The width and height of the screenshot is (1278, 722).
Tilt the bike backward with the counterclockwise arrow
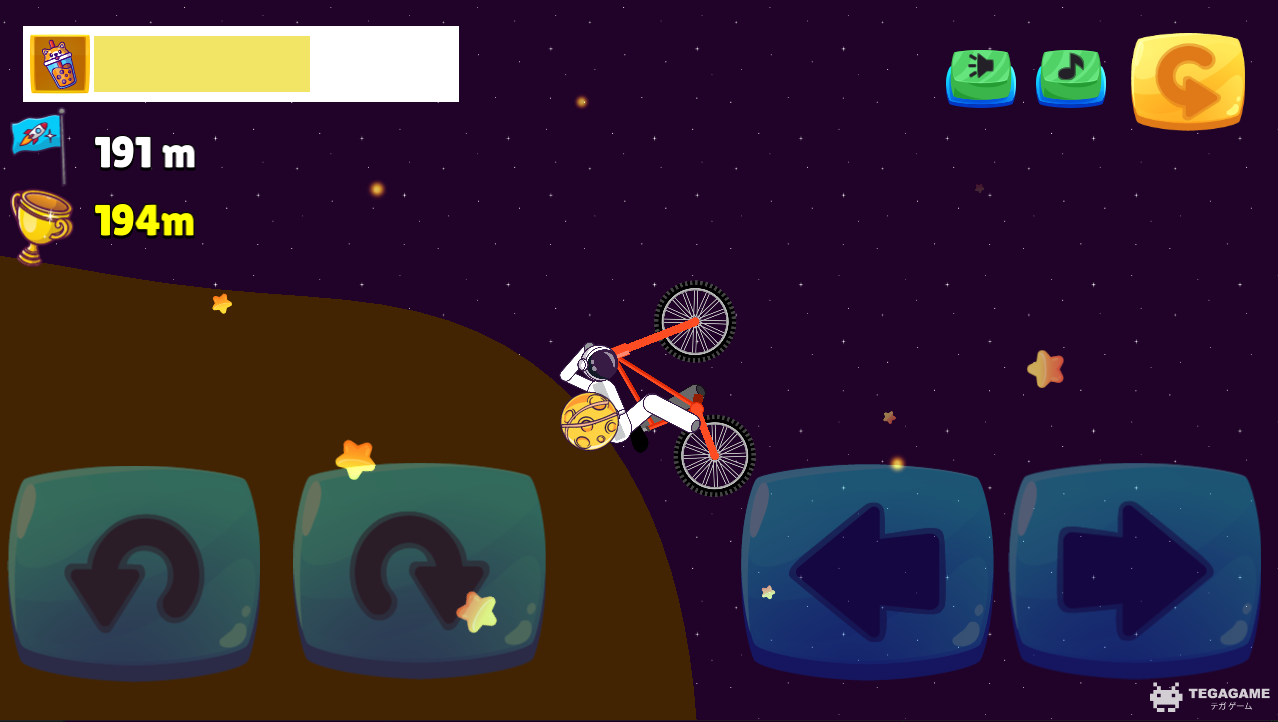[x=134, y=571]
